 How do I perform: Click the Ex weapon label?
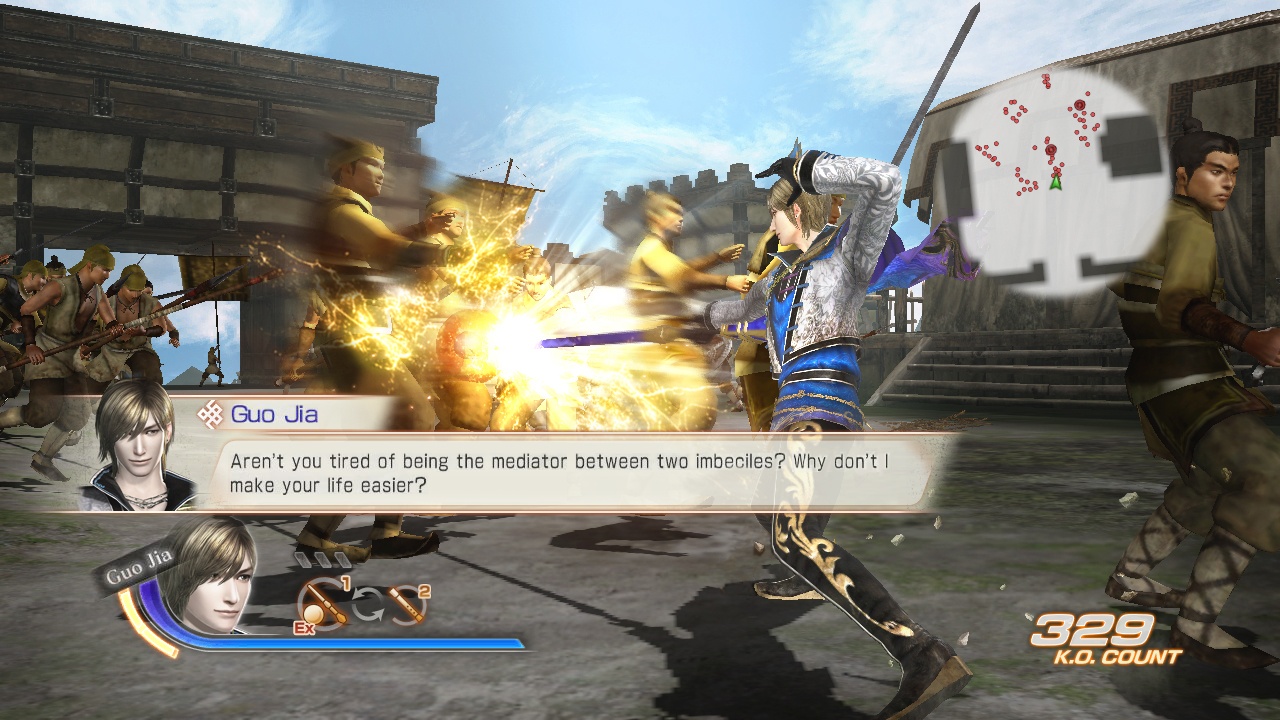click(304, 627)
